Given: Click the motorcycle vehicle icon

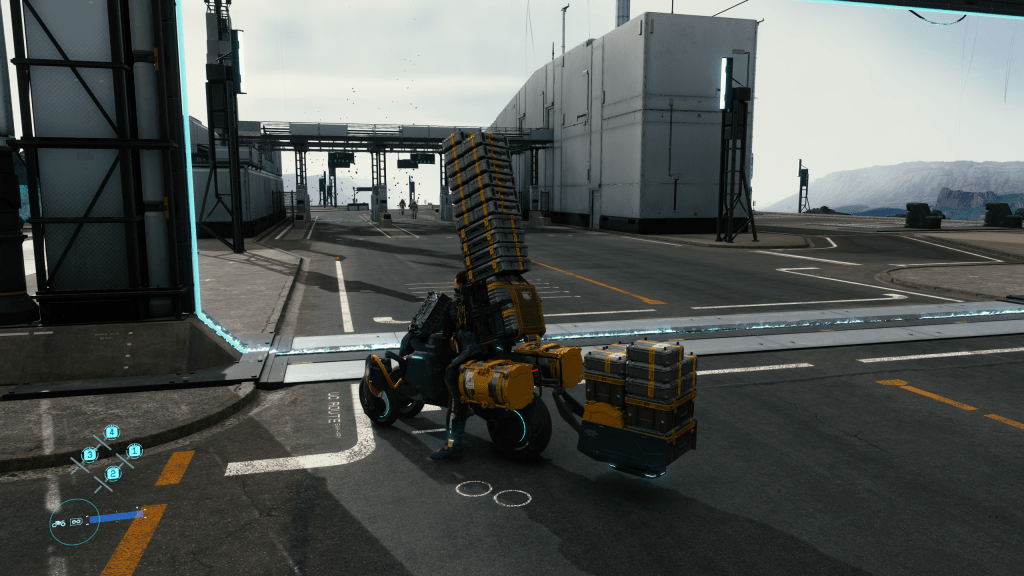Looking at the screenshot, I should pyautogui.click(x=59, y=522).
